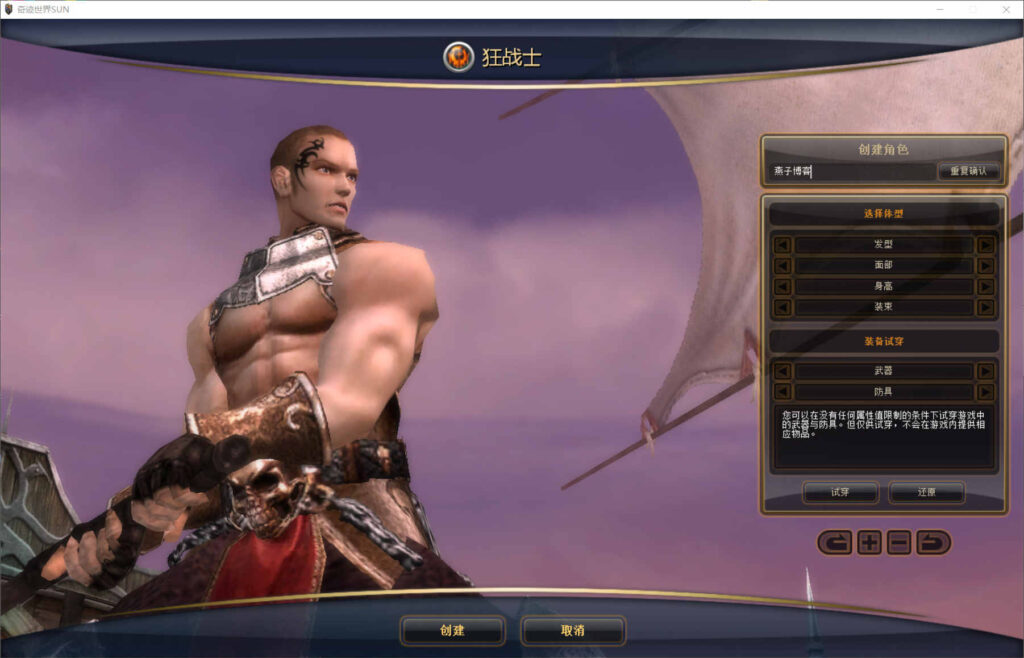Increase 身高 height with right arrow
This screenshot has height=658, width=1024.
point(985,287)
